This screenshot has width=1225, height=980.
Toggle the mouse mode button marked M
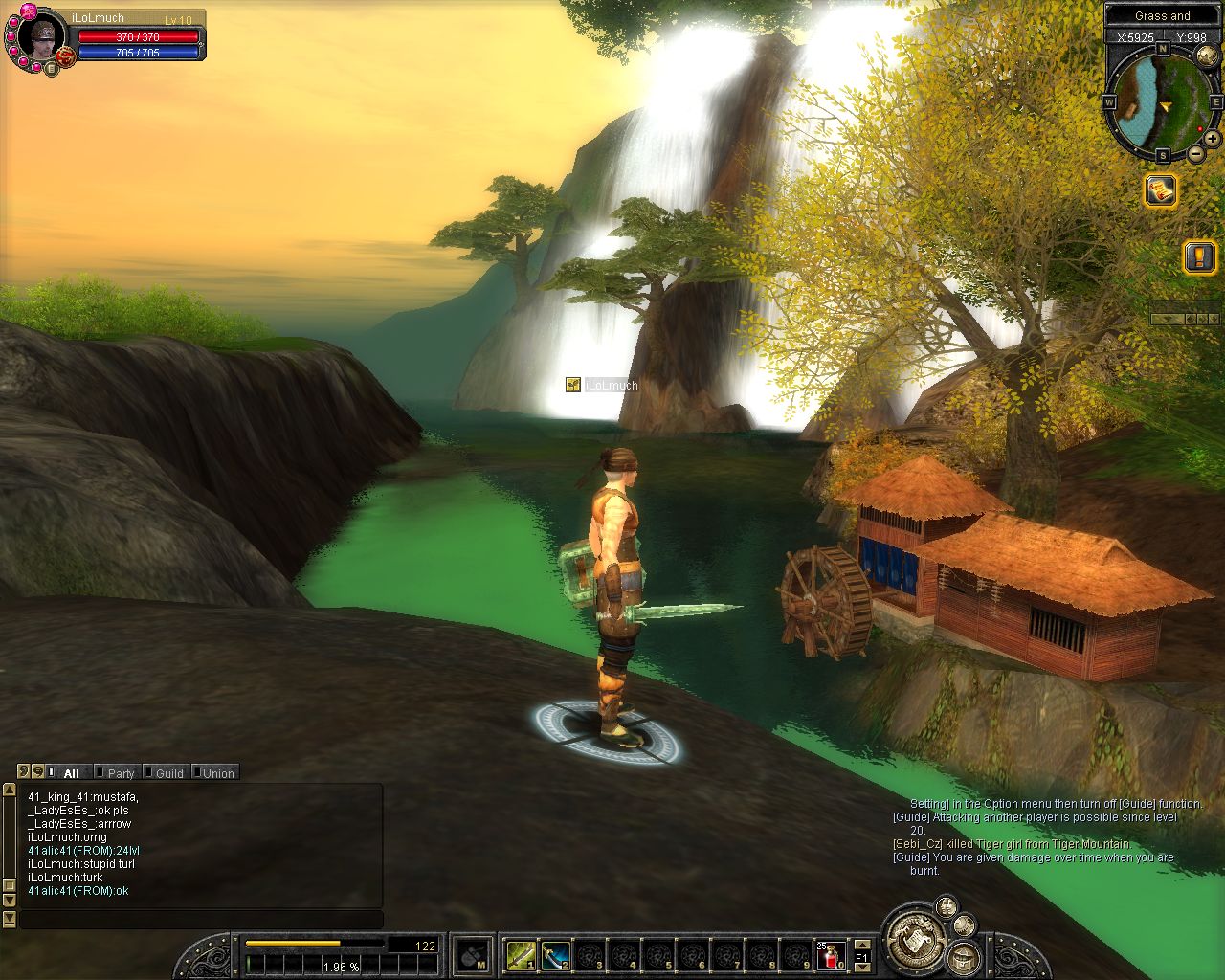click(472, 954)
